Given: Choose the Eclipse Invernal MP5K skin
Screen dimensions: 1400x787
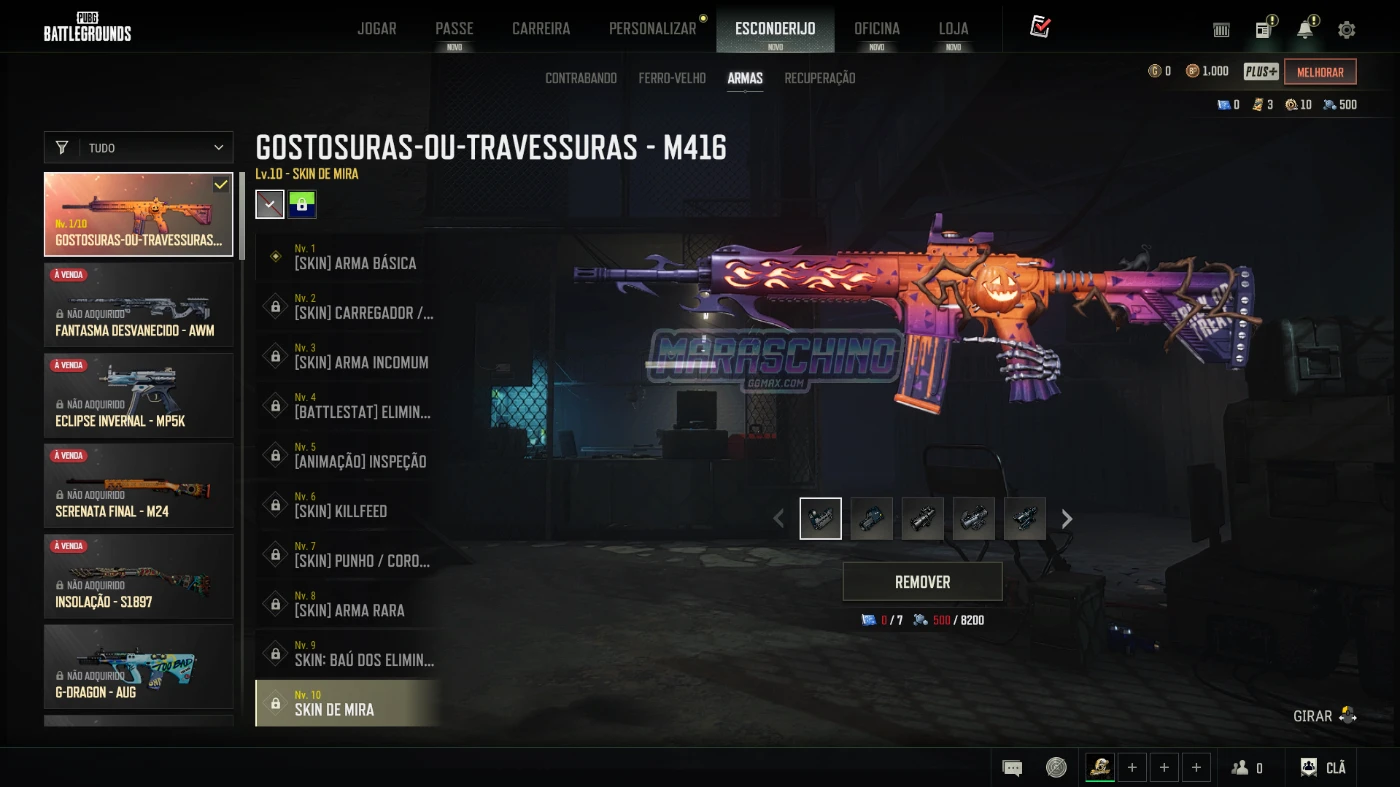Looking at the screenshot, I should (x=138, y=395).
